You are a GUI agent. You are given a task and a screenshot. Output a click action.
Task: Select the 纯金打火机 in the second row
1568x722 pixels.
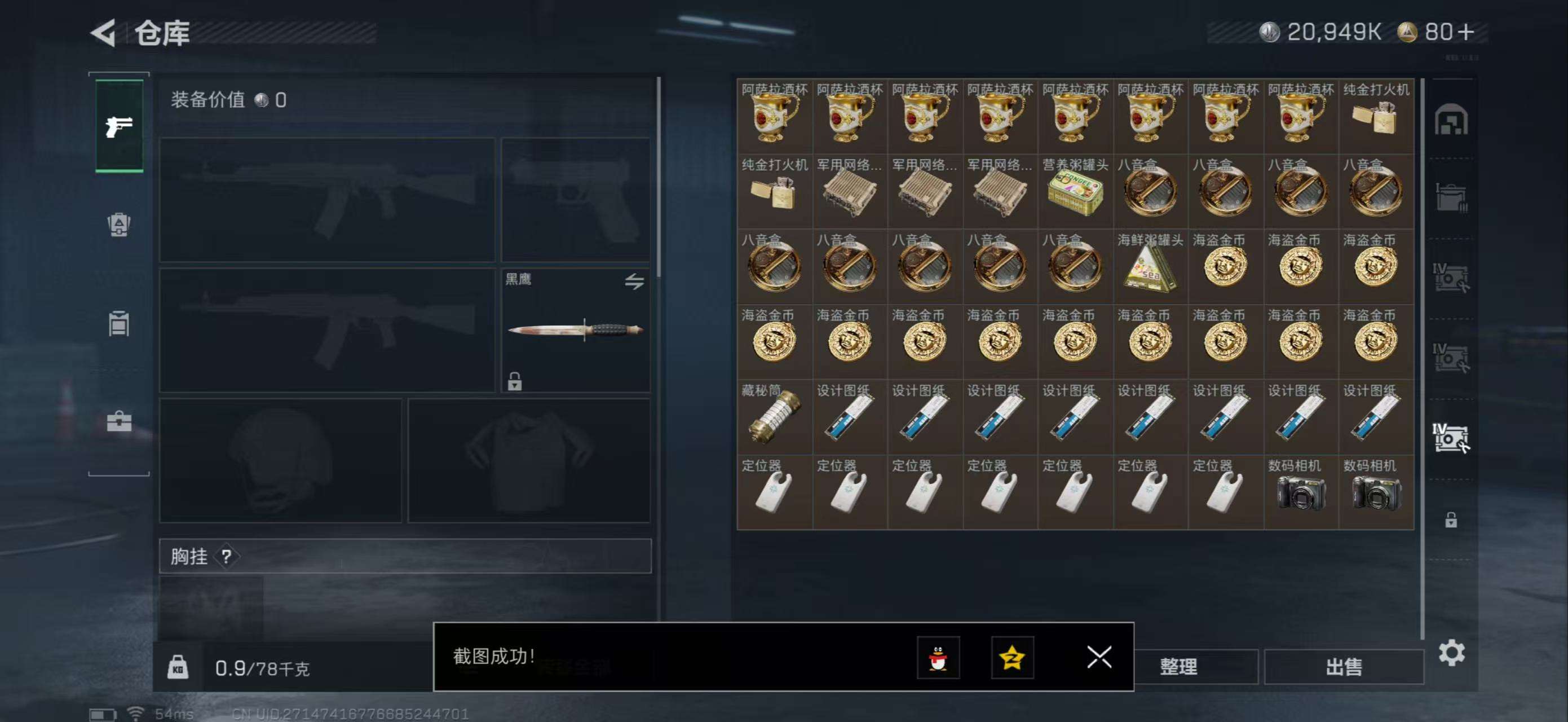tap(774, 192)
